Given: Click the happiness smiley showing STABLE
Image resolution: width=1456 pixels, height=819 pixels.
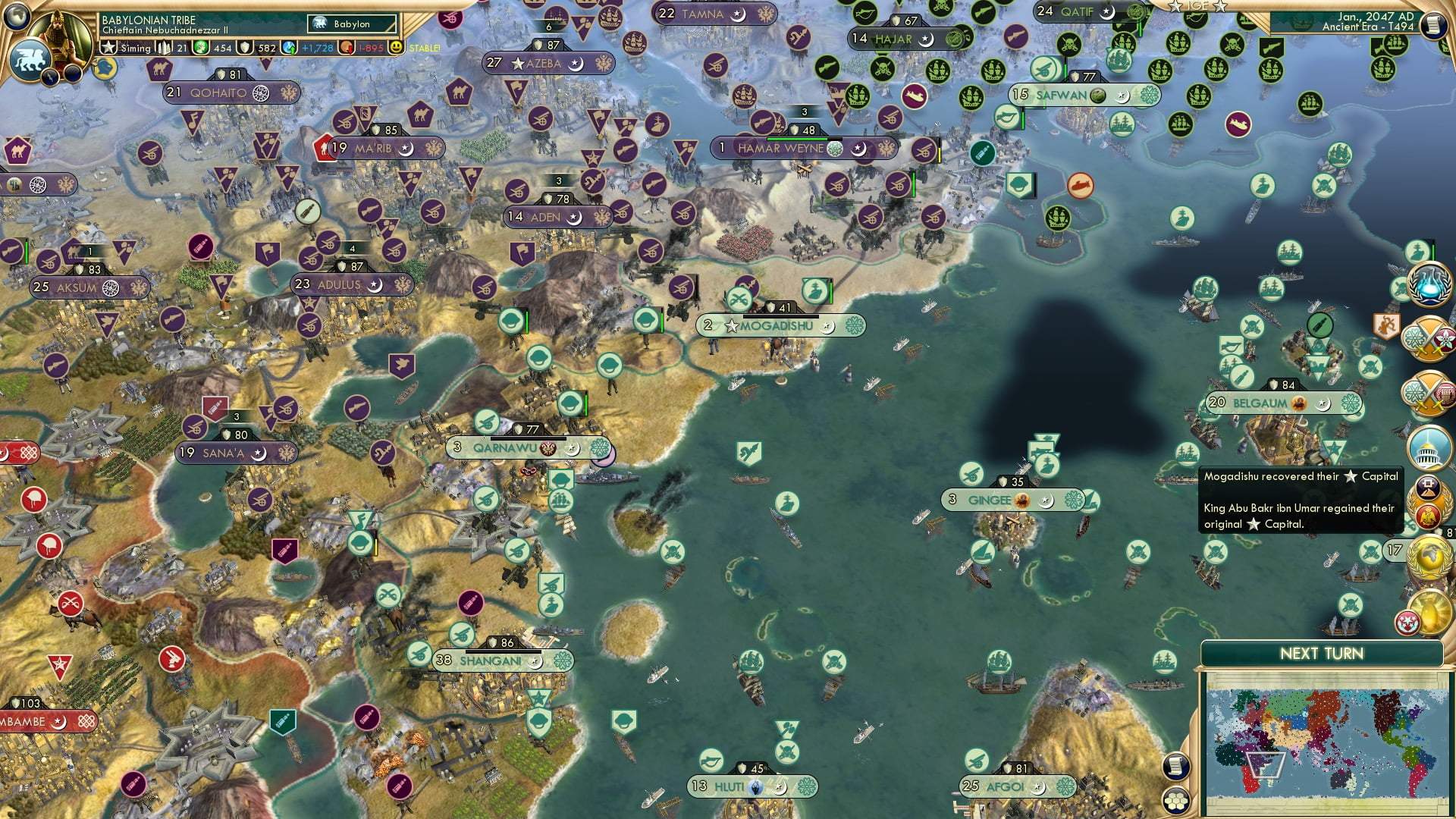Looking at the screenshot, I should 396,49.
